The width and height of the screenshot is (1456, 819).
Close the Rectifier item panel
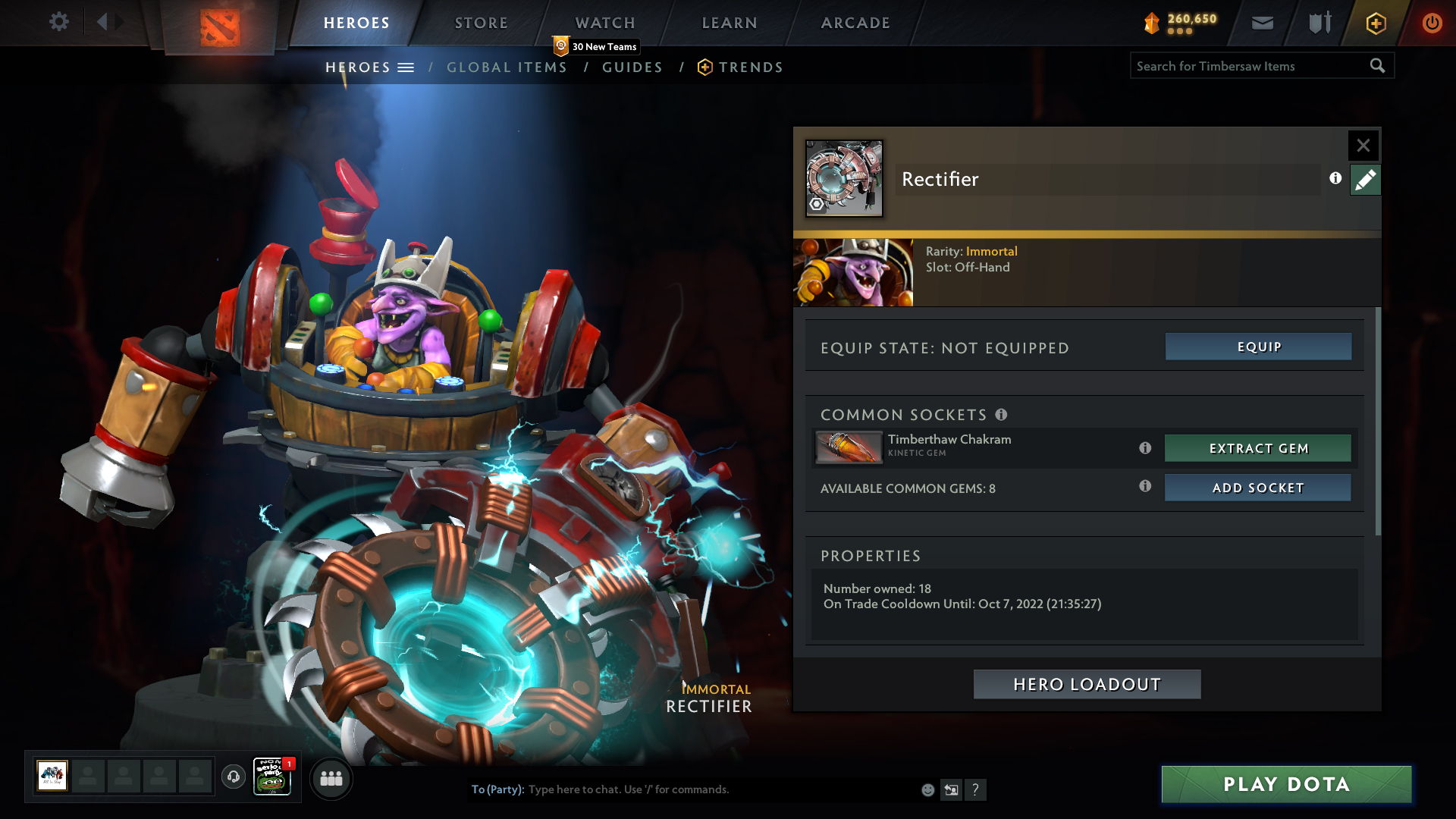(x=1363, y=145)
